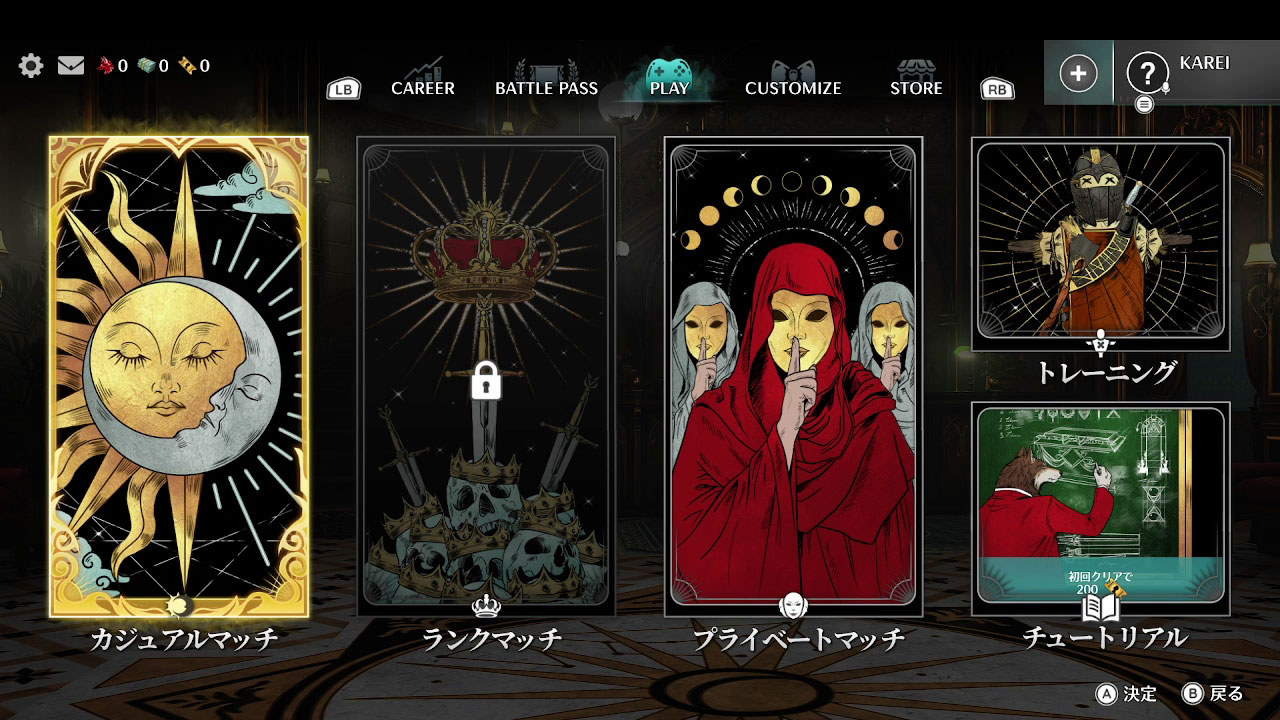The image size is (1280, 720).
Task: Open the mail envelope icon
Action: click(x=70, y=64)
